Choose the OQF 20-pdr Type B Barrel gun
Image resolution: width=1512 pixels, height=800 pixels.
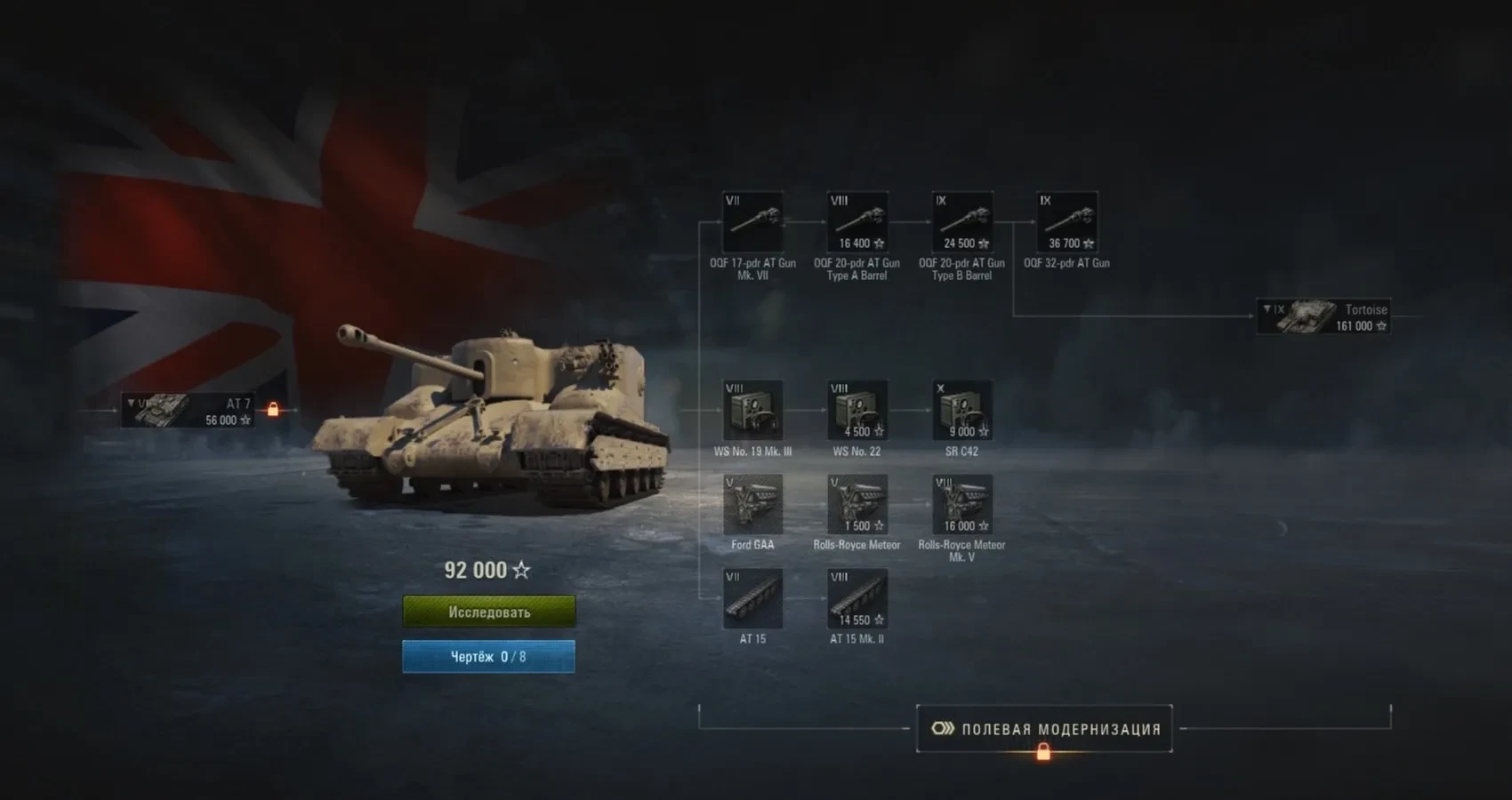(x=962, y=222)
